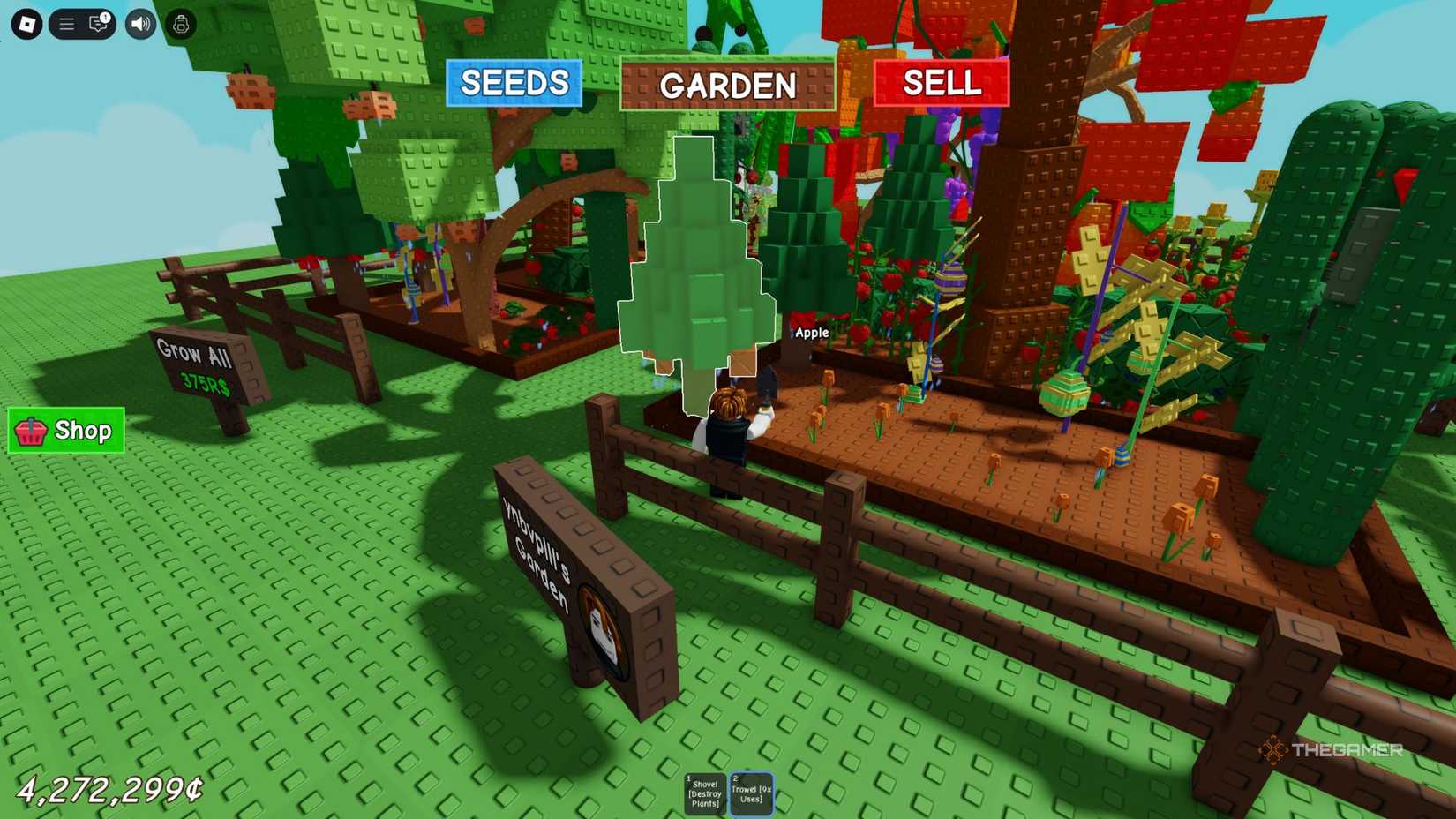
Task: Open the hamburger menu icon
Action: [66, 24]
